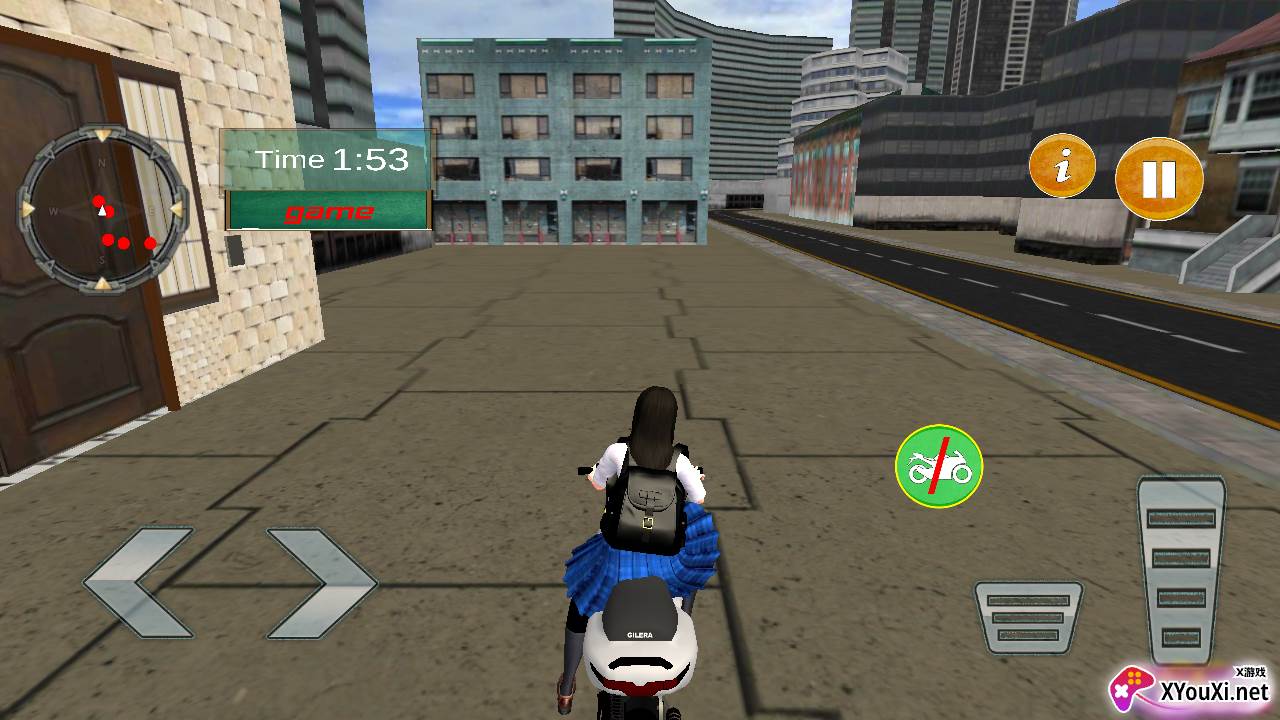Screen dimensions: 1280x720
Task: Steer right with the right arrow
Action: (322, 583)
